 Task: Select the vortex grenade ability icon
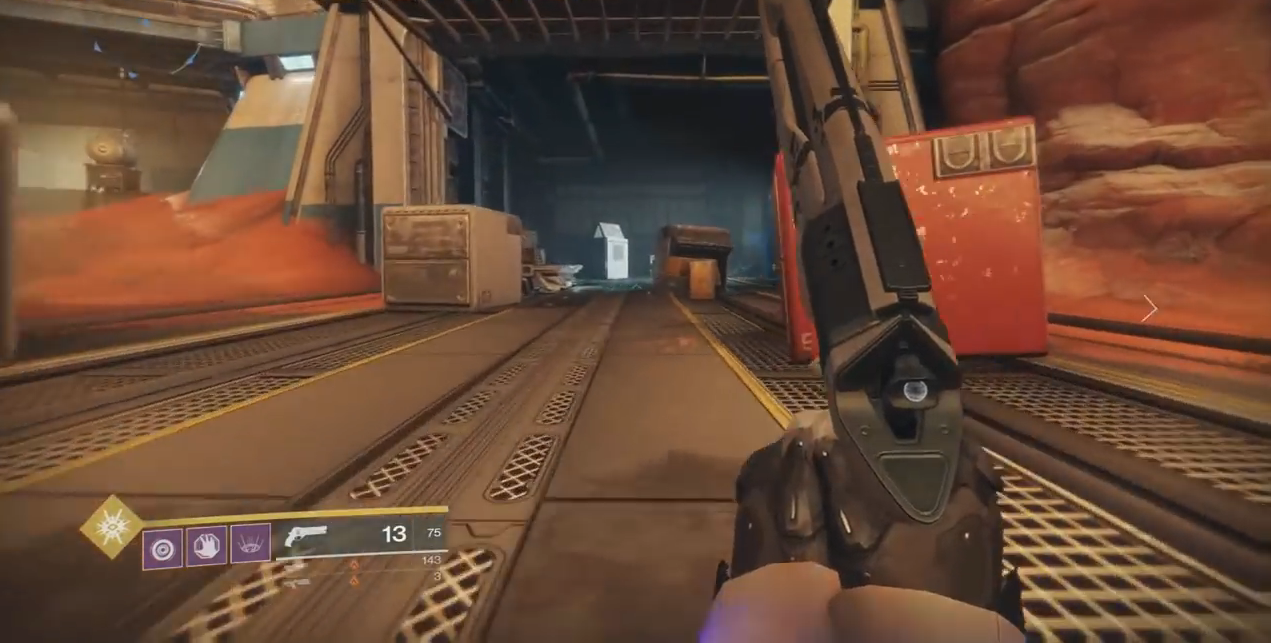click(x=162, y=548)
